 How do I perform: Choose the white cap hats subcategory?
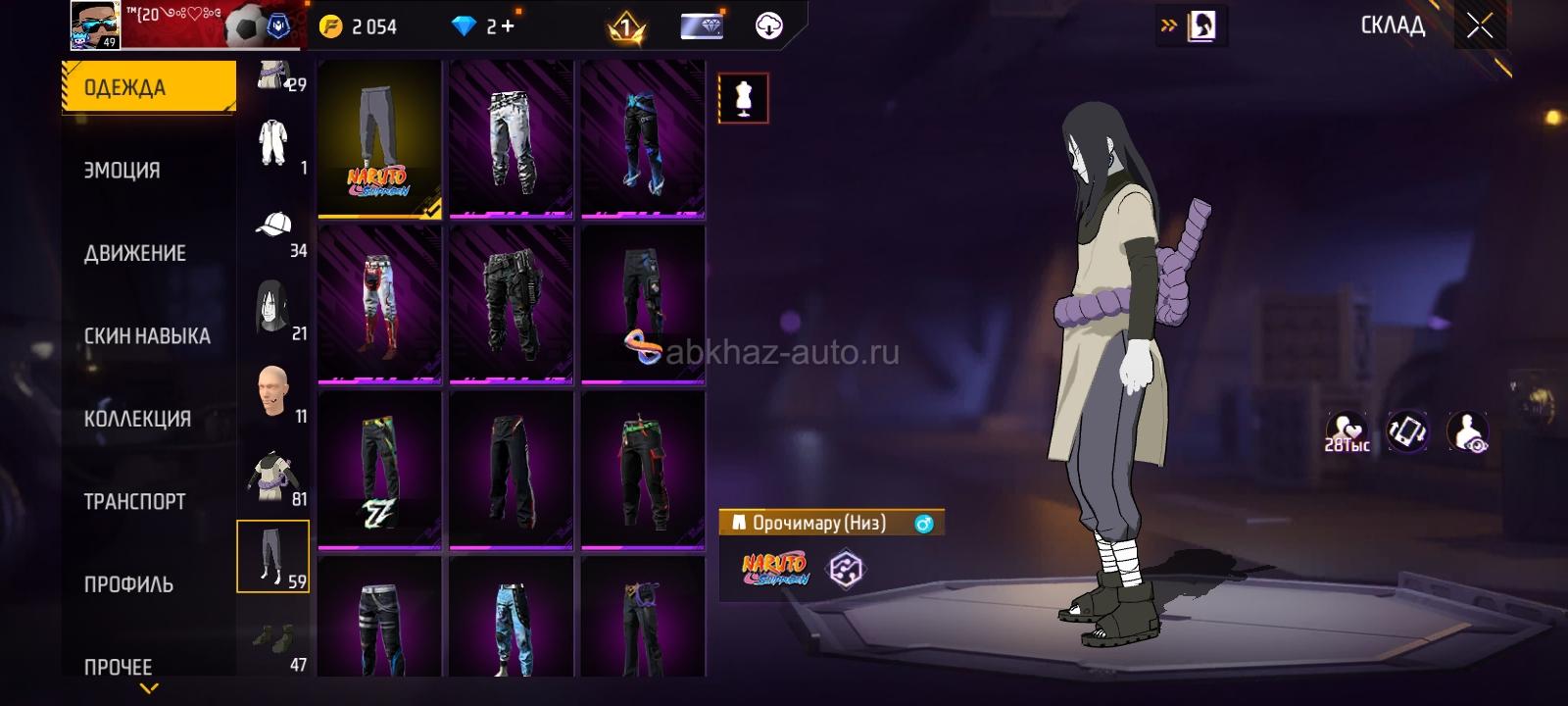click(x=273, y=227)
